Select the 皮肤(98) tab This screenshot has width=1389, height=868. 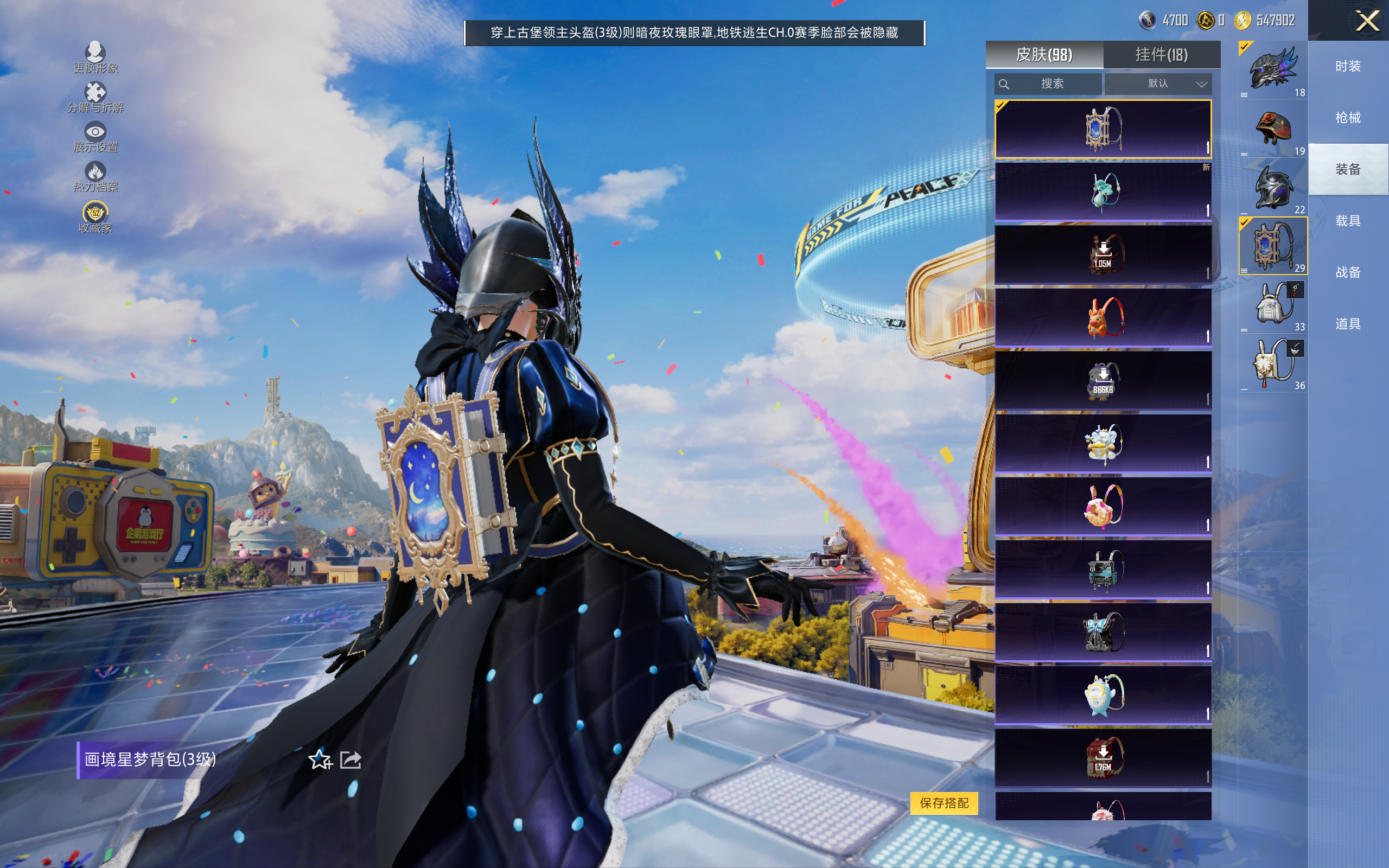(x=1044, y=55)
